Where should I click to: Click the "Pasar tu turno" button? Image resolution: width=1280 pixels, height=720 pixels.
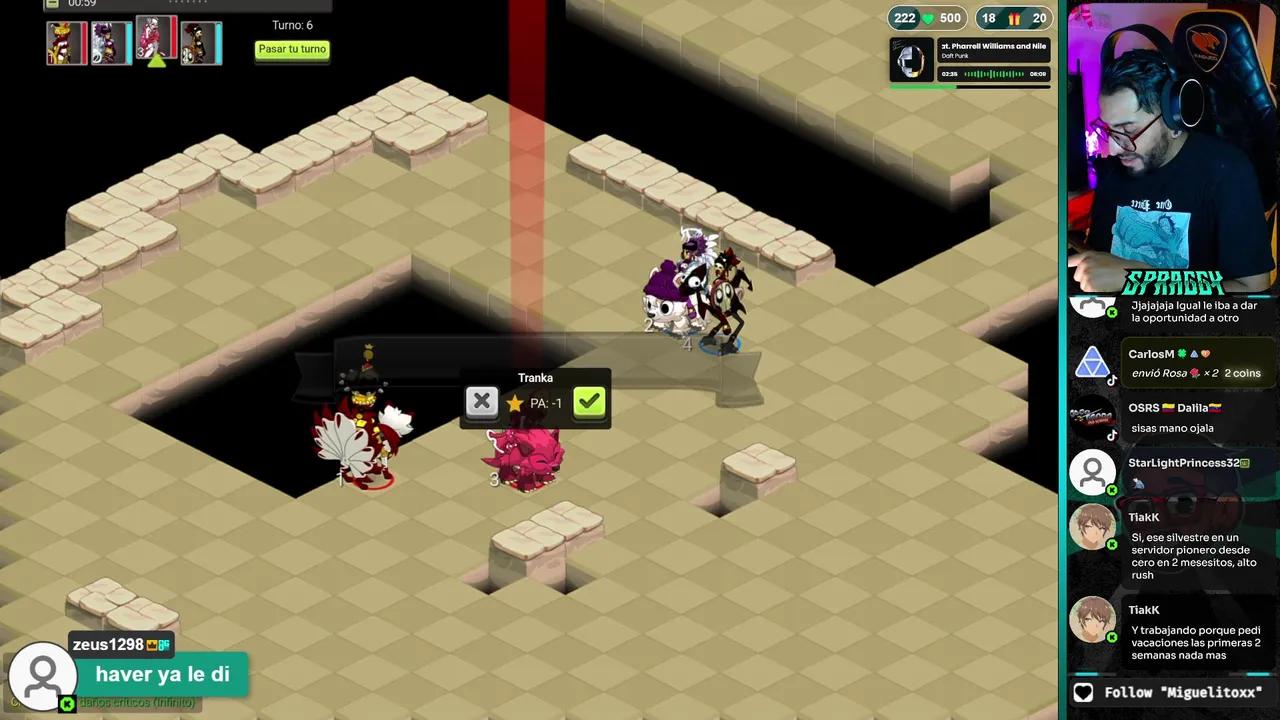tap(292, 50)
